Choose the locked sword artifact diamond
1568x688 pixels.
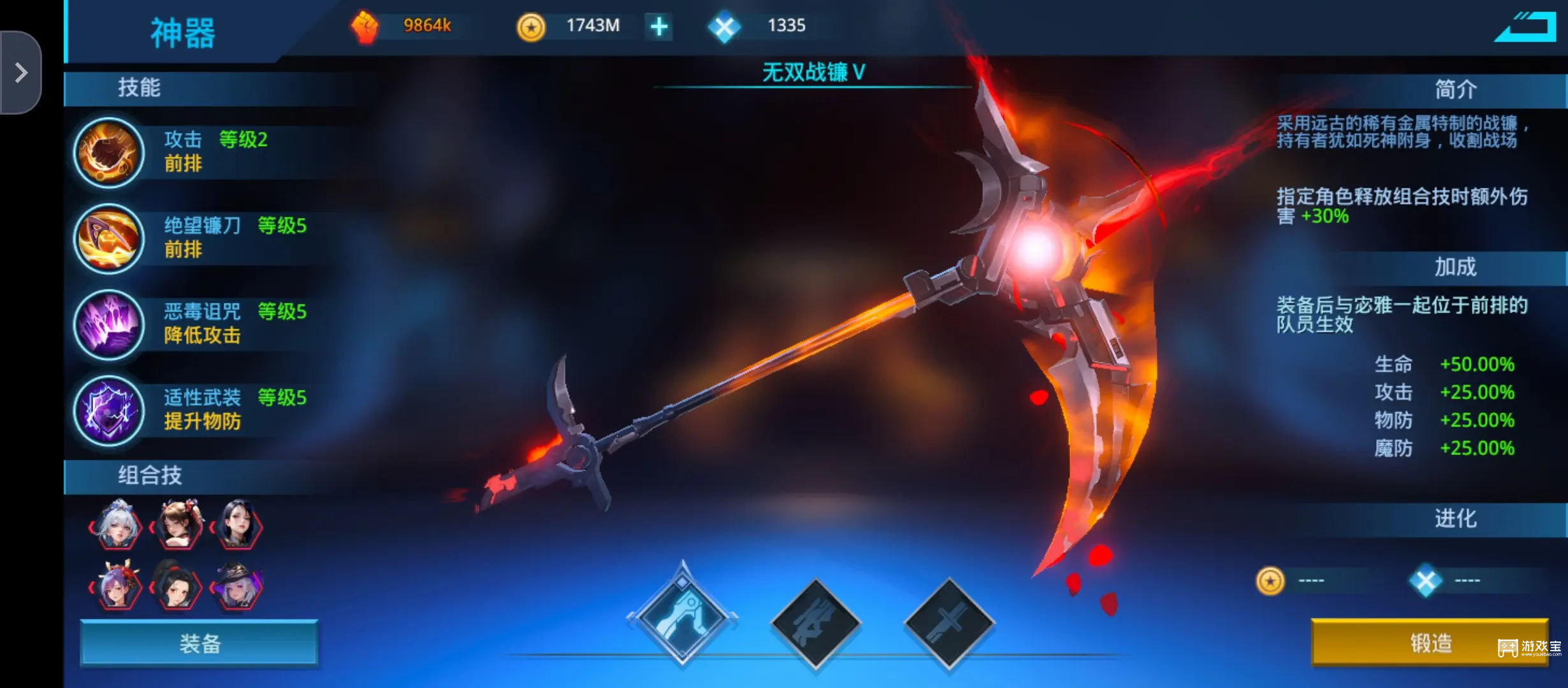click(949, 623)
